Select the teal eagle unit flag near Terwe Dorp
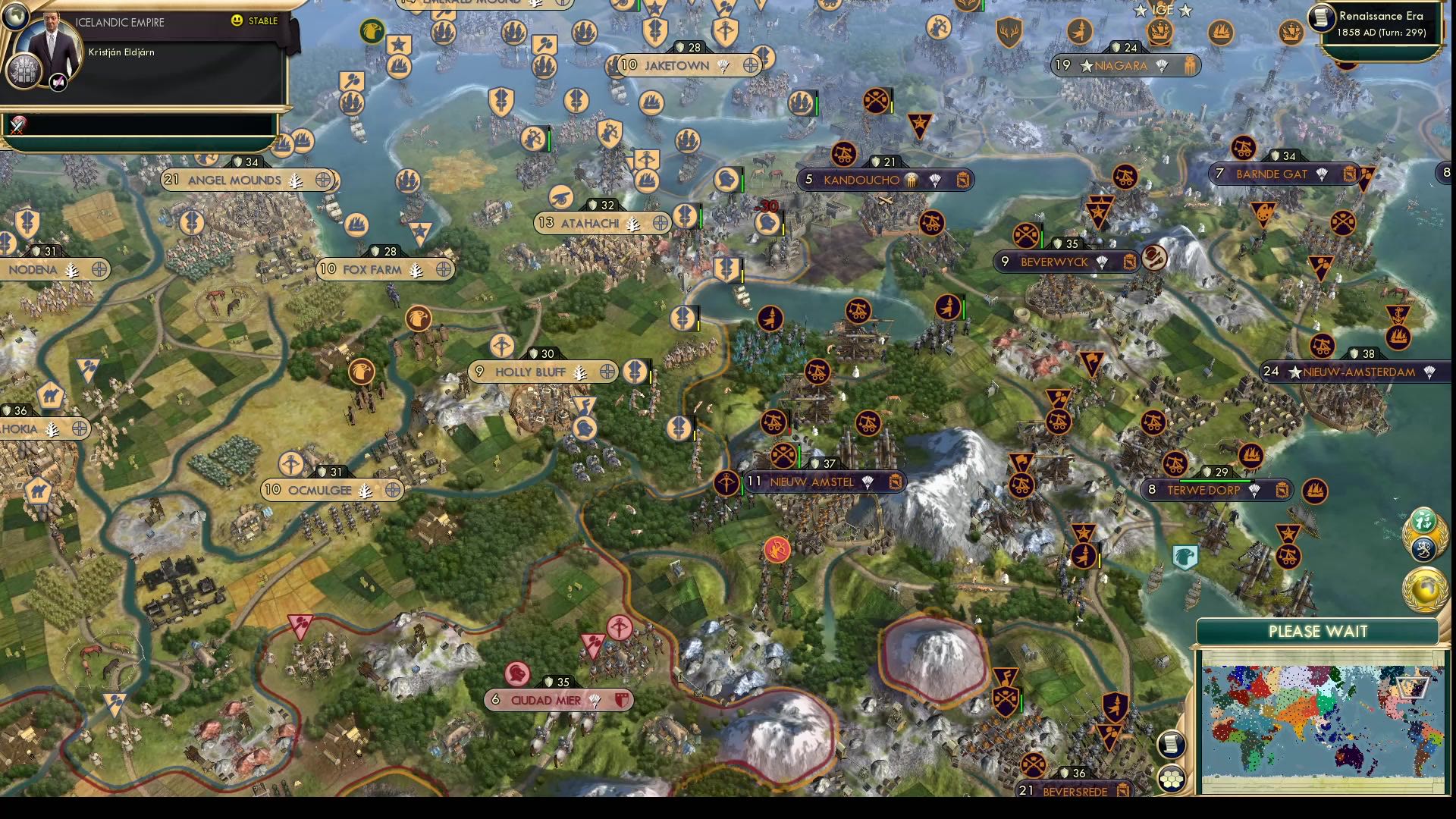The height and width of the screenshot is (819, 1456). pos(1185,557)
